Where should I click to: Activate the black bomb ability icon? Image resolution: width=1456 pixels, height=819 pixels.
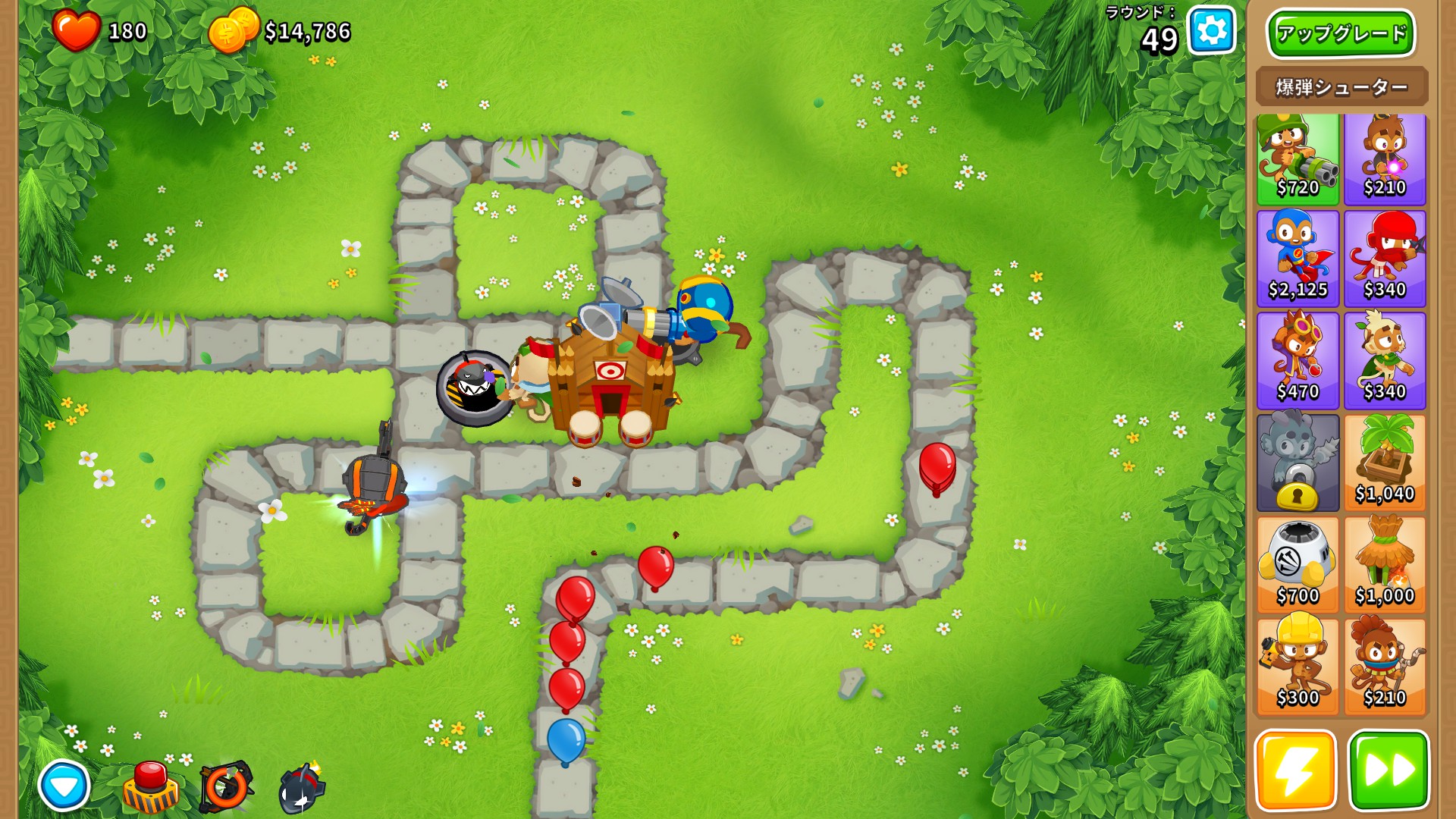[x=302, y=789]
